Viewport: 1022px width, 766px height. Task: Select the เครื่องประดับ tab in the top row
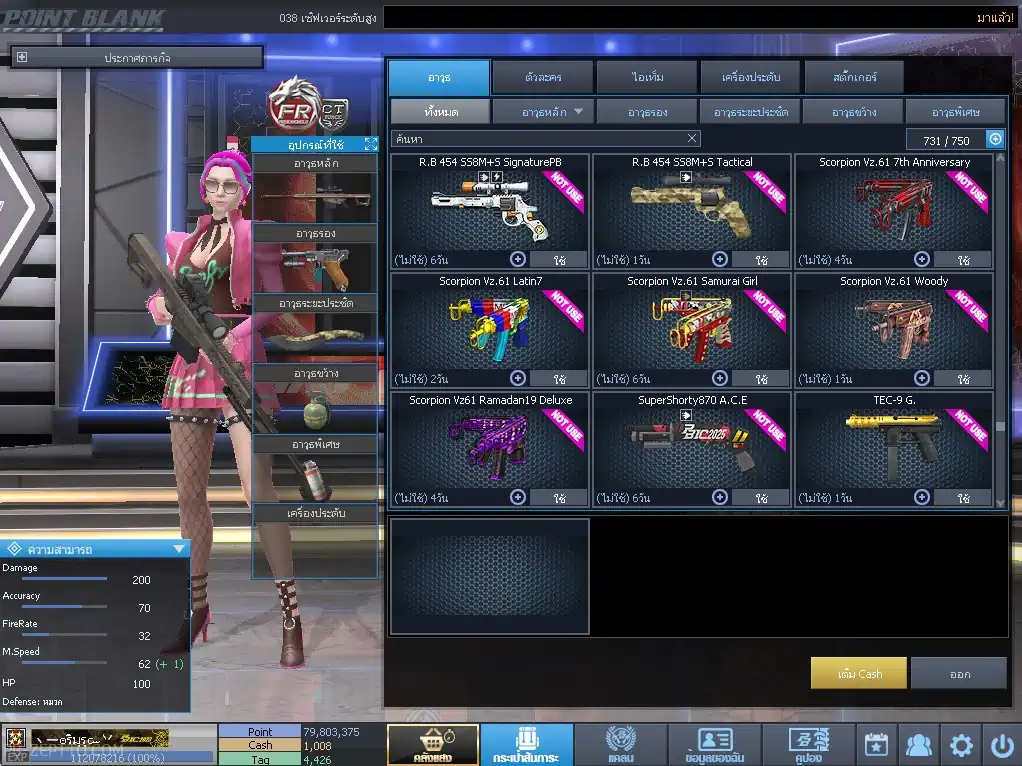749,77
